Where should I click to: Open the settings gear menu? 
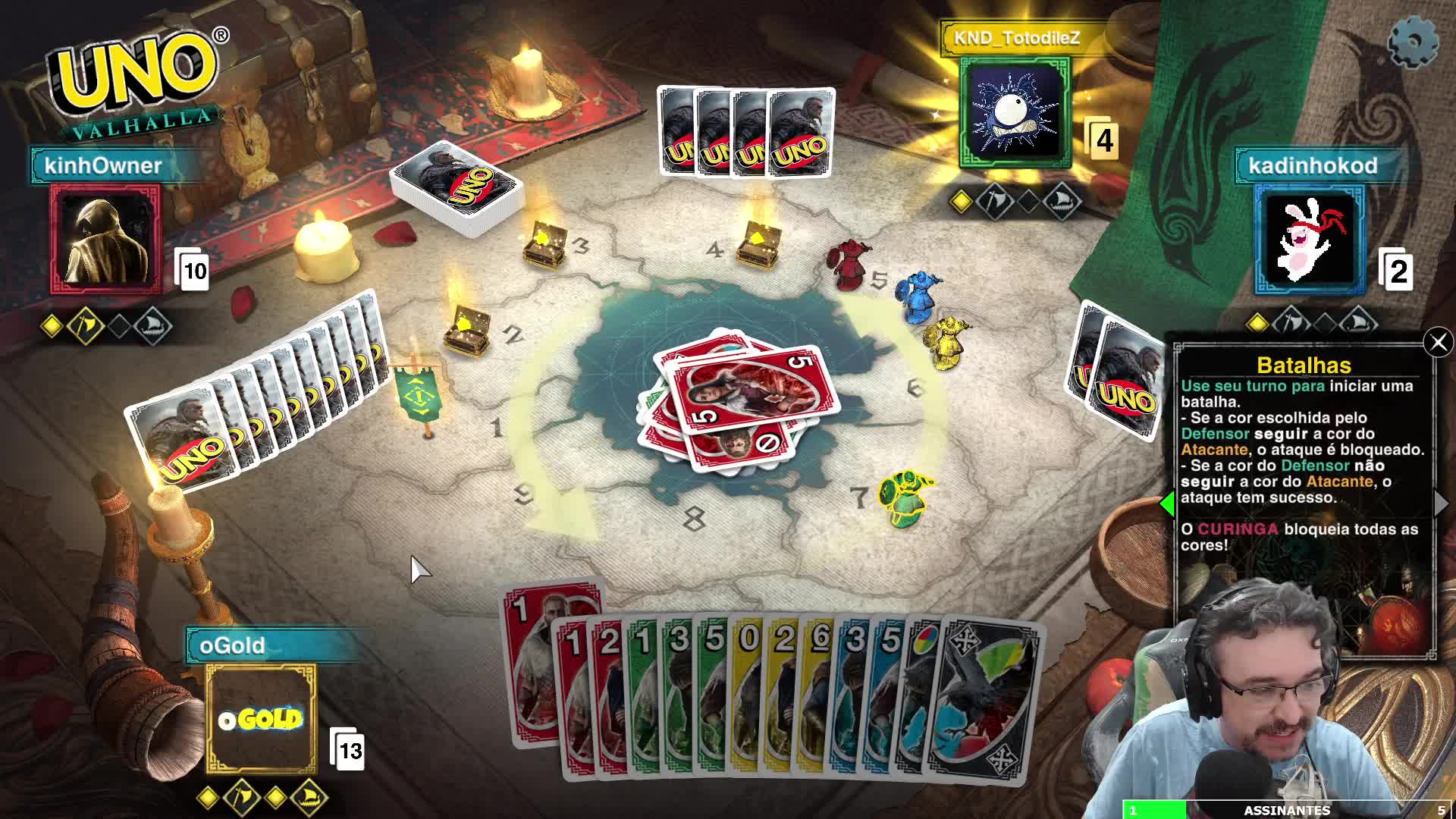pyautogui.click(x=1413, y=42)
